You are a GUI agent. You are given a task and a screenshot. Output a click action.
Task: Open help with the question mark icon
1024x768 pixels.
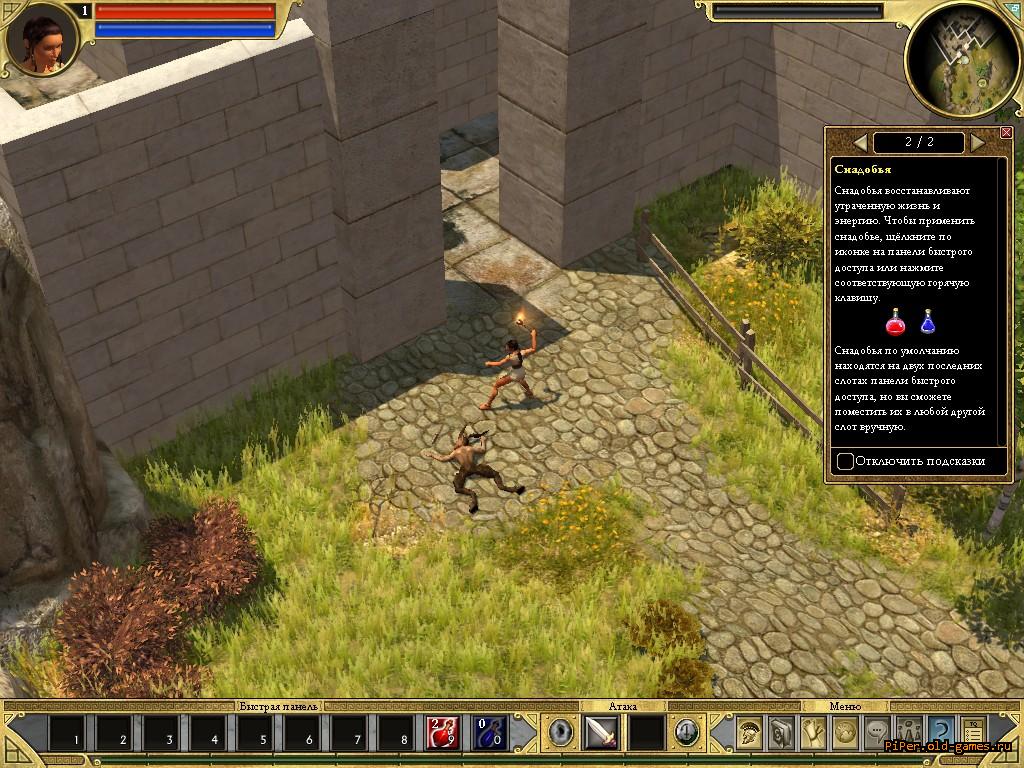941,733
